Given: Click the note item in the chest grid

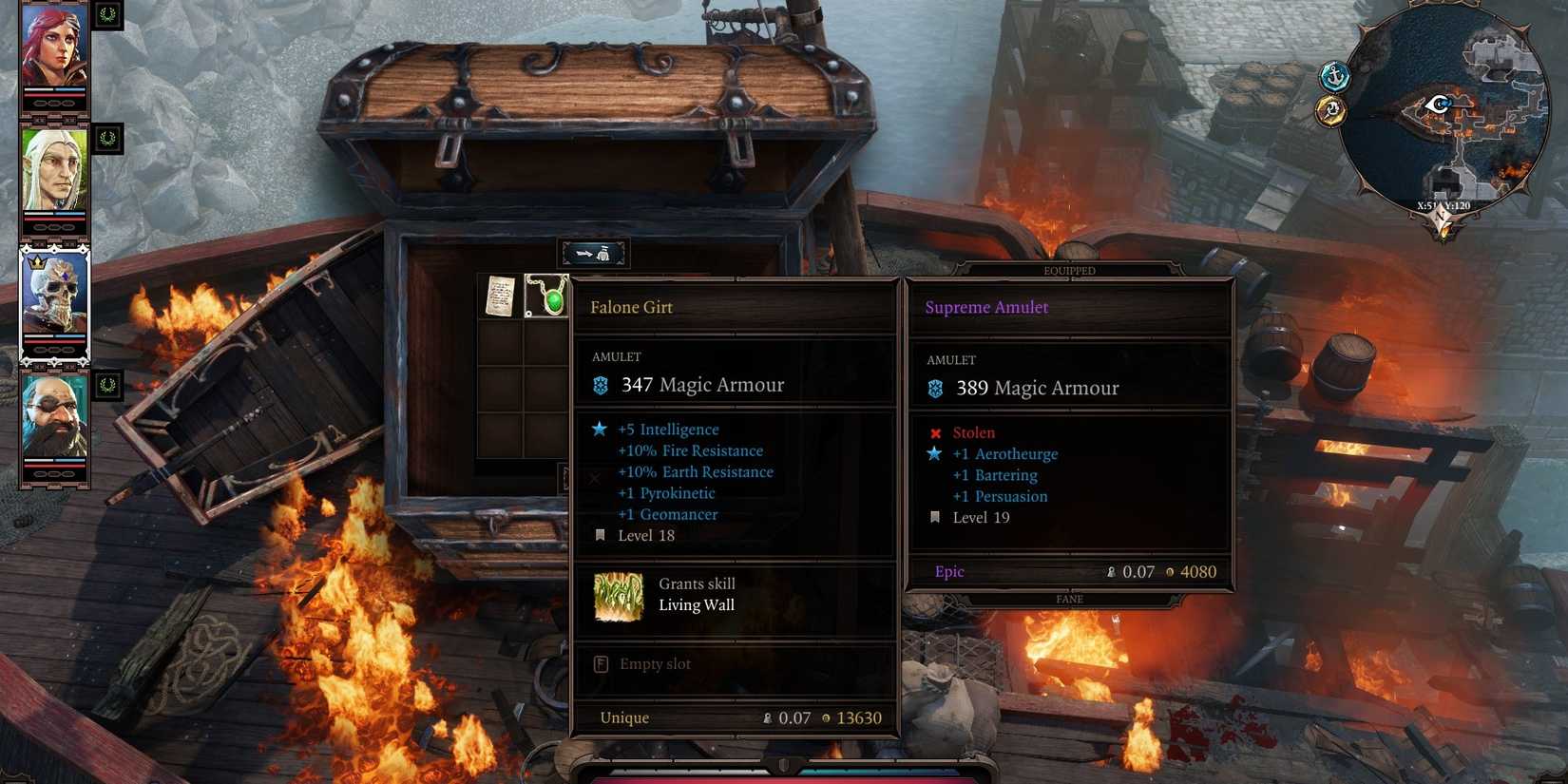Looking at the screenshot, I should click(501, 295).
